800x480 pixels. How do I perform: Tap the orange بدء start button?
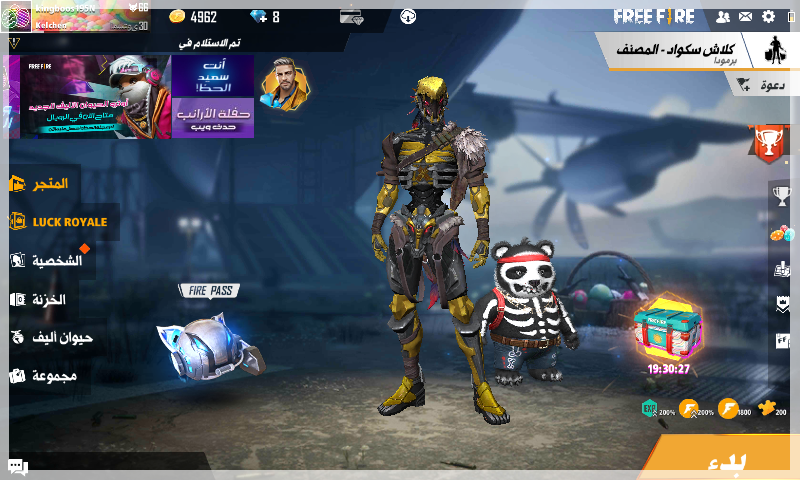click(725, 461)
